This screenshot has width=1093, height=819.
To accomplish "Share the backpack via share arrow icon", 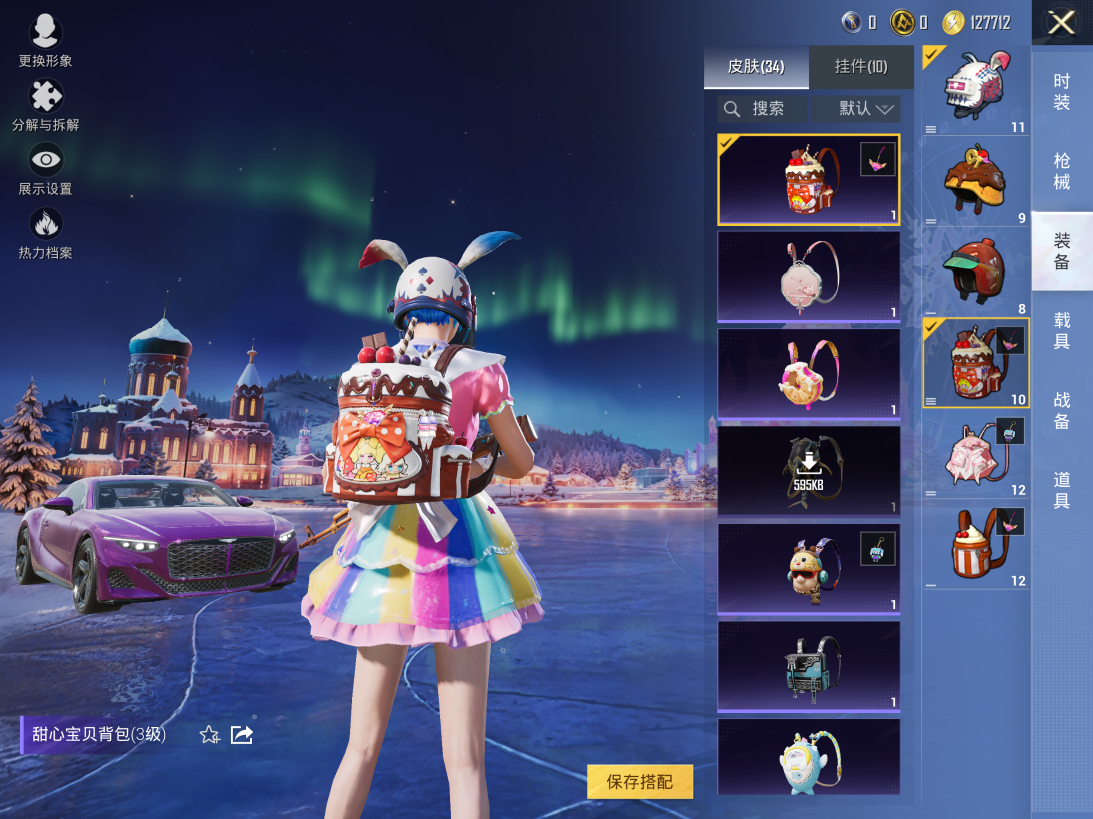I will coord(242,735).
